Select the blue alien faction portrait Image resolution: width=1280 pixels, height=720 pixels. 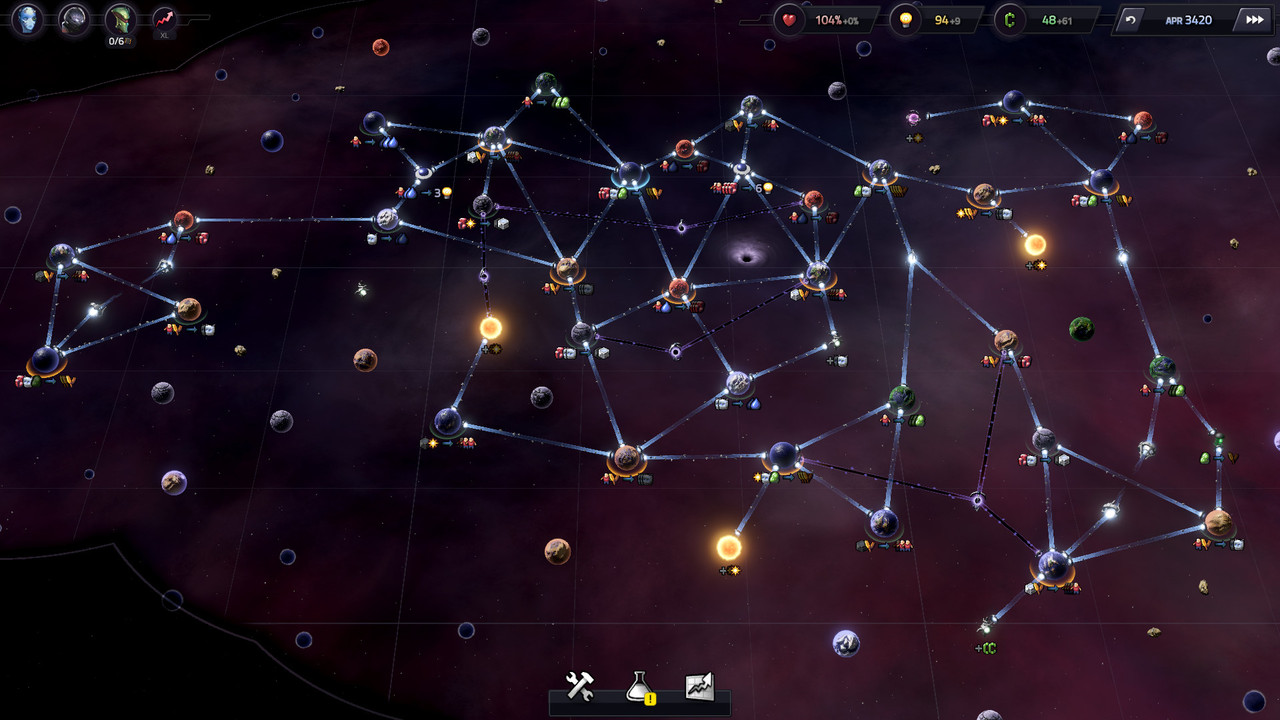point(27,19)
